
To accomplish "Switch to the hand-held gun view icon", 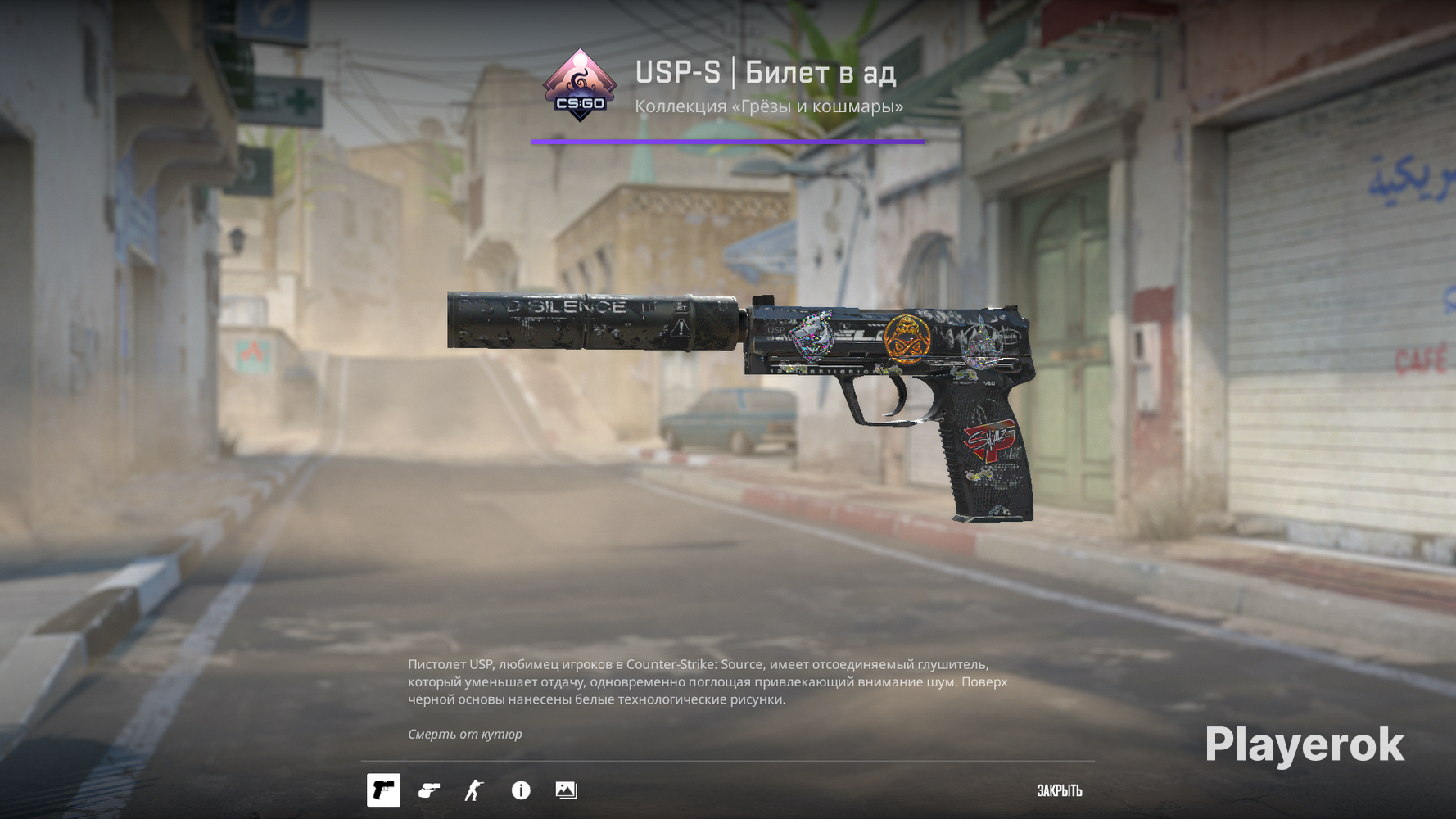I will click(x=429, y=790).
